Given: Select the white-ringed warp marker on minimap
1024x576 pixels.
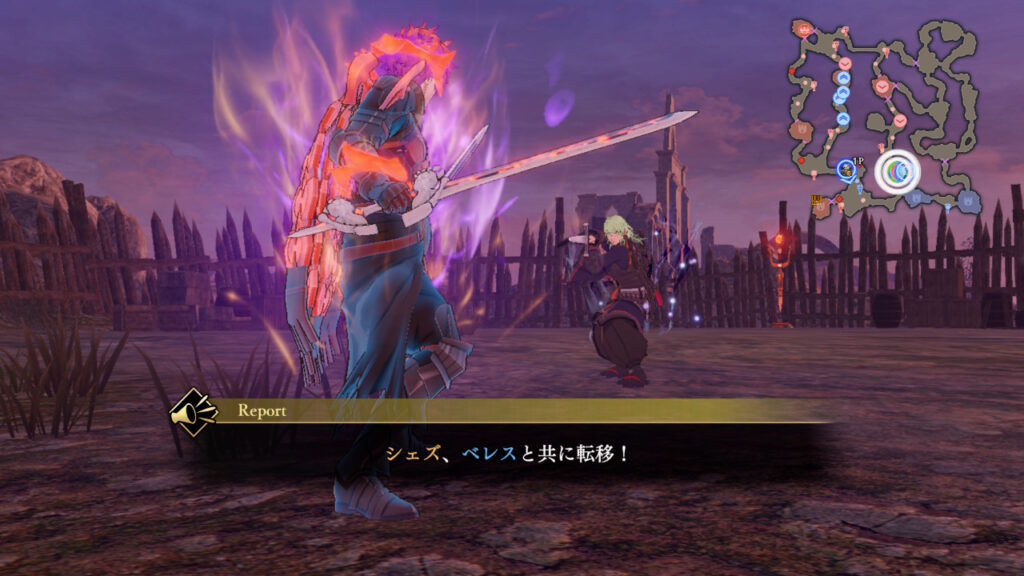Looking at the screenshot, I should pos(896,172).
